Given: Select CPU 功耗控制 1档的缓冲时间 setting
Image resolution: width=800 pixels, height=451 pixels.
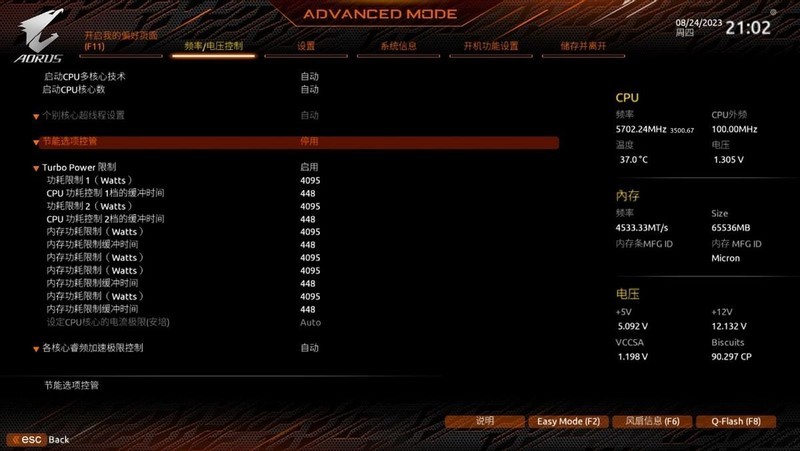Looking at the screenshot, I should tap(105, 193).
